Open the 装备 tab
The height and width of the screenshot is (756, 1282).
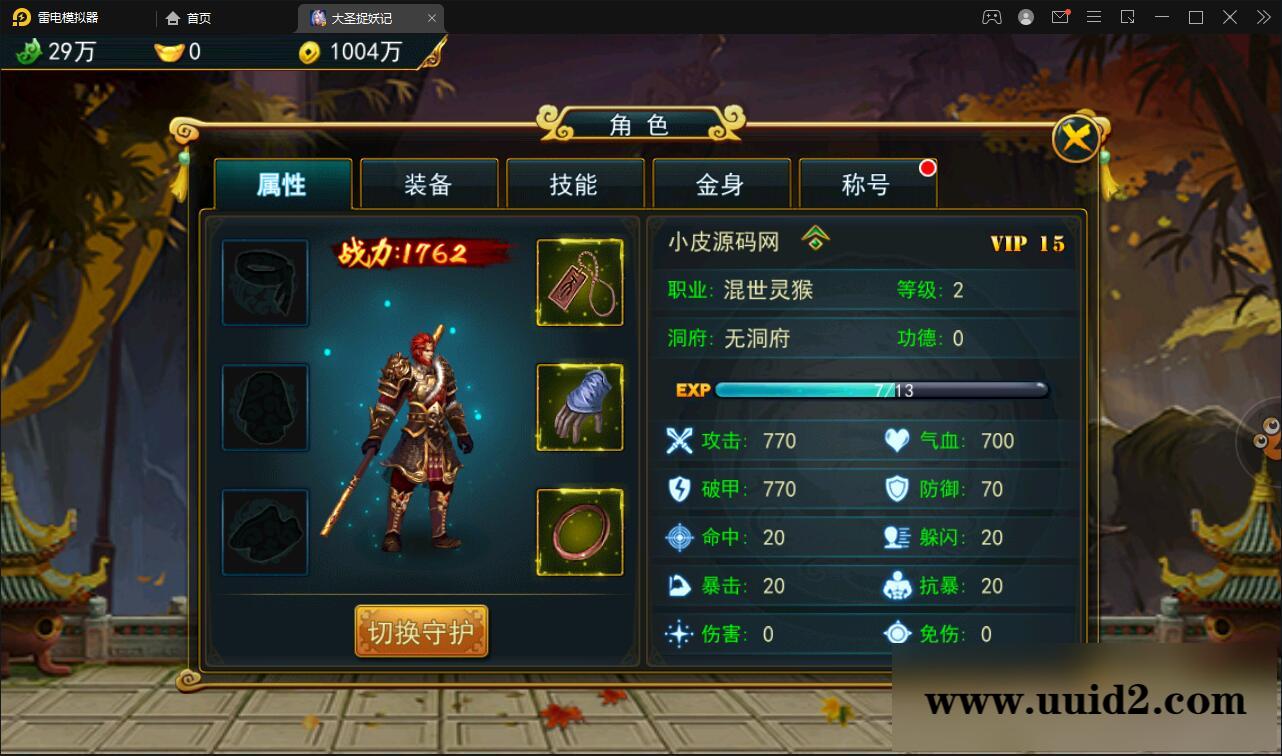coord(428,185)
